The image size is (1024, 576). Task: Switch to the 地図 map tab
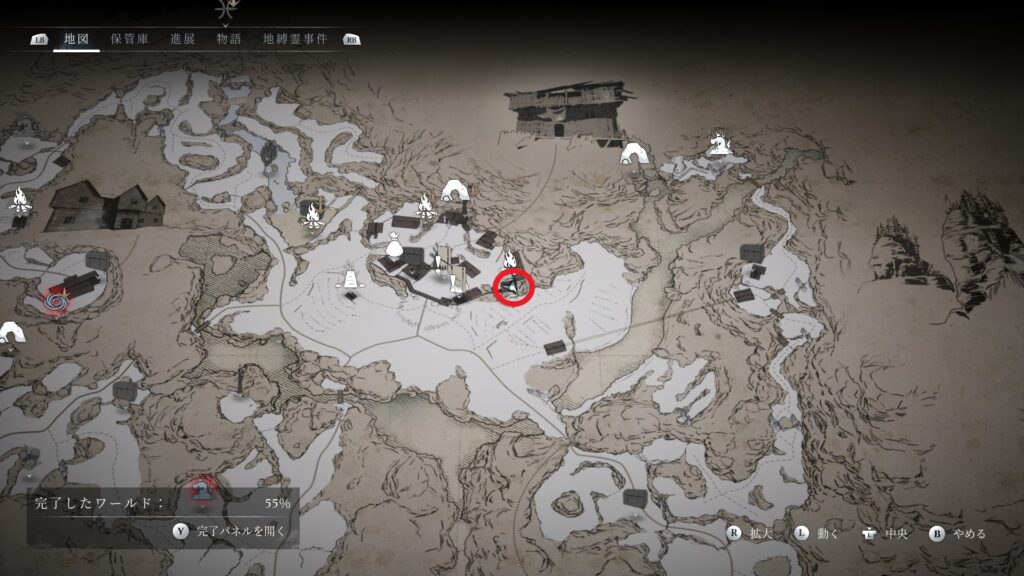76,40
